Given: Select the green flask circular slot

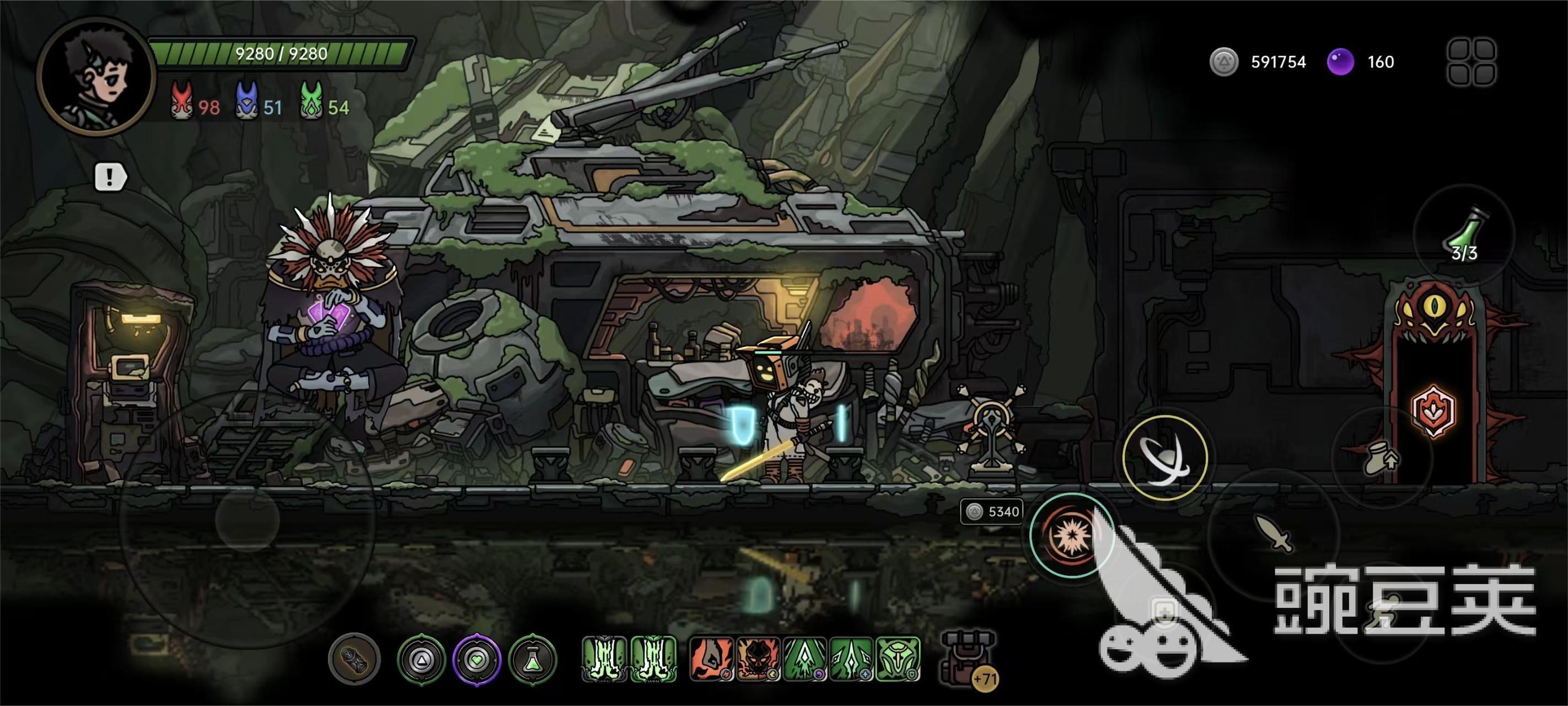Looking at the screenshot, I should (533, 659).
